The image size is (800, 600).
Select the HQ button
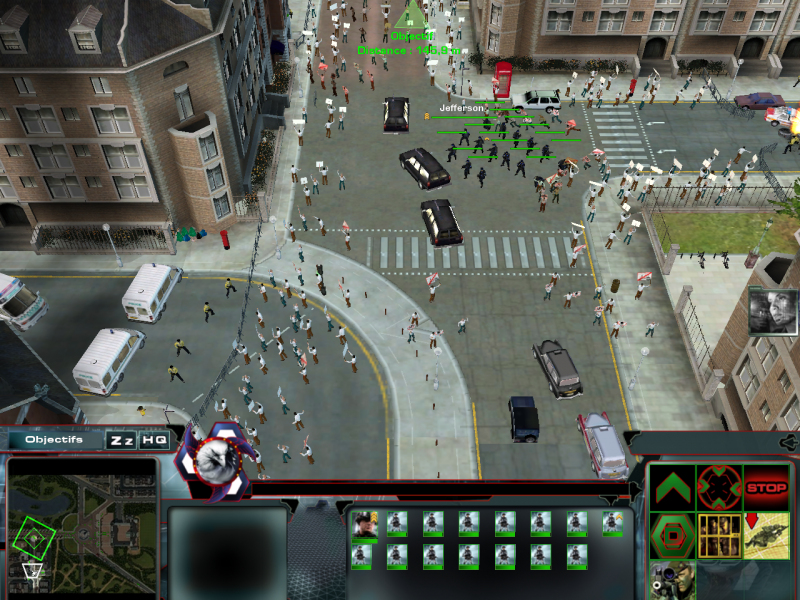click(154, 439)
